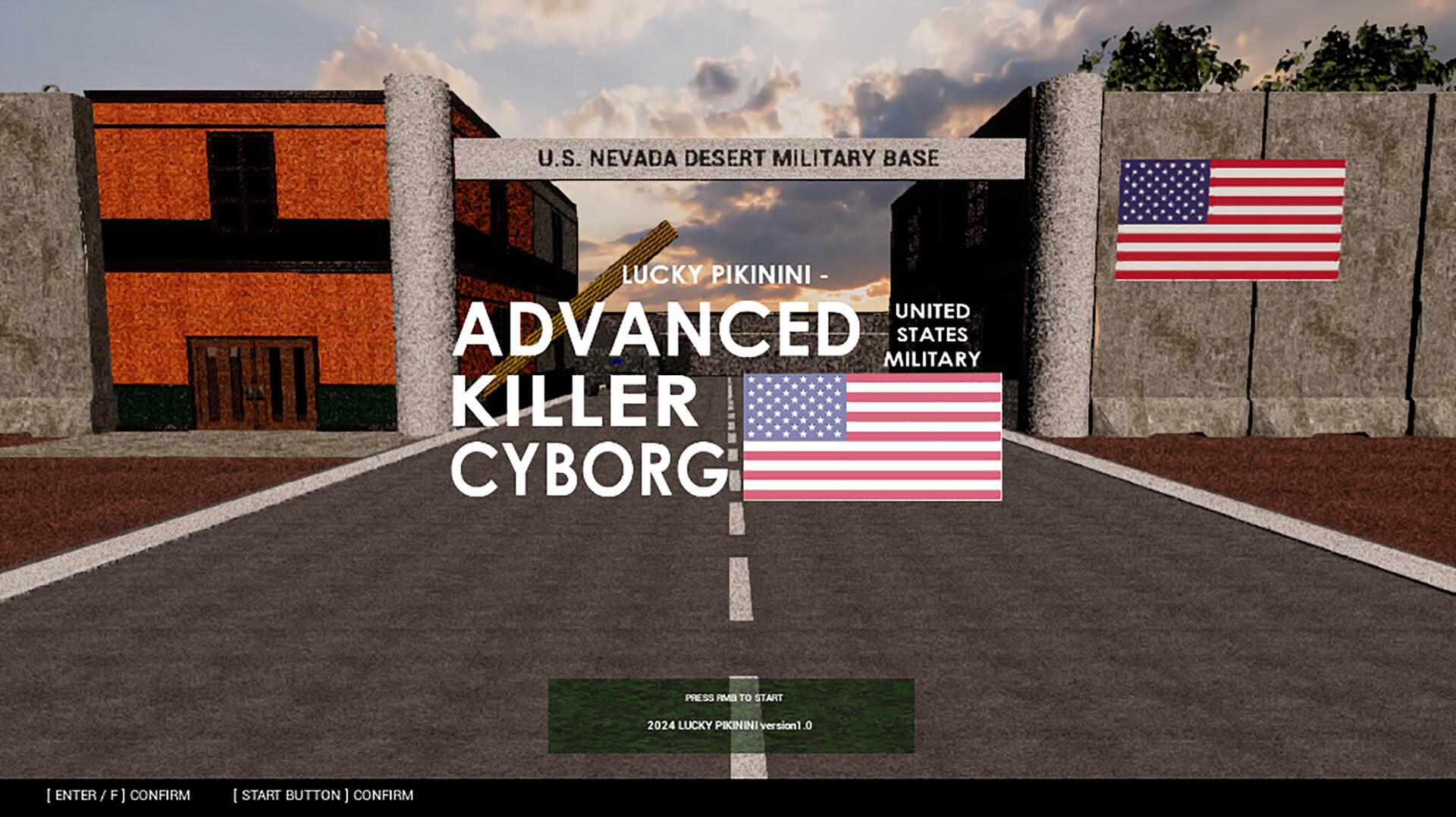Select the [ENTER / F] CONFIRM hint
This screenshot has width=1456, height=817.
[x=118, y=795]
